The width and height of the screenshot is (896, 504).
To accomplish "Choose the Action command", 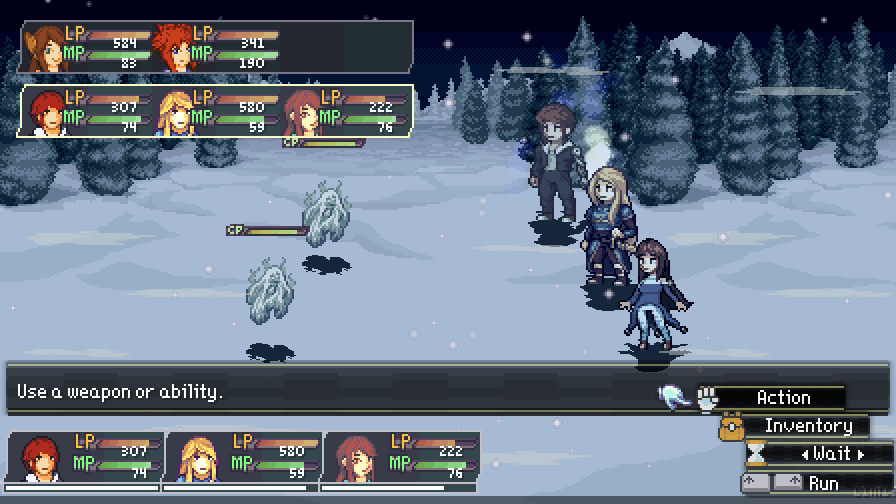I will tap(783, 398).
